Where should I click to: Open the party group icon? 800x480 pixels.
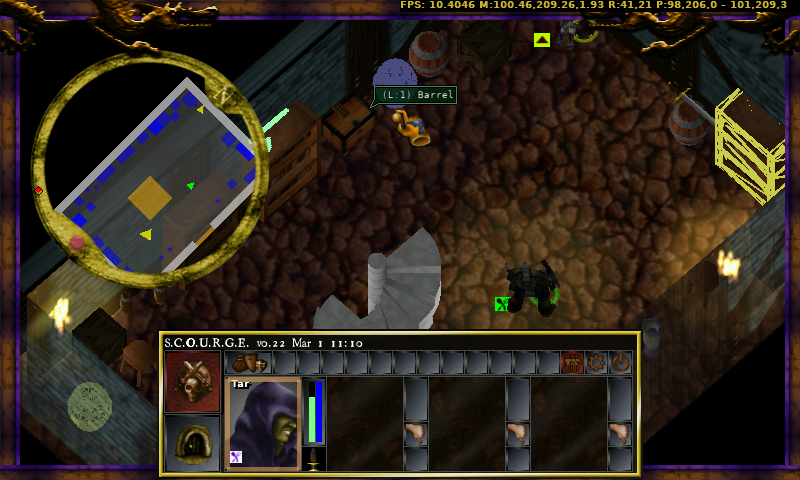pos(573,363)
